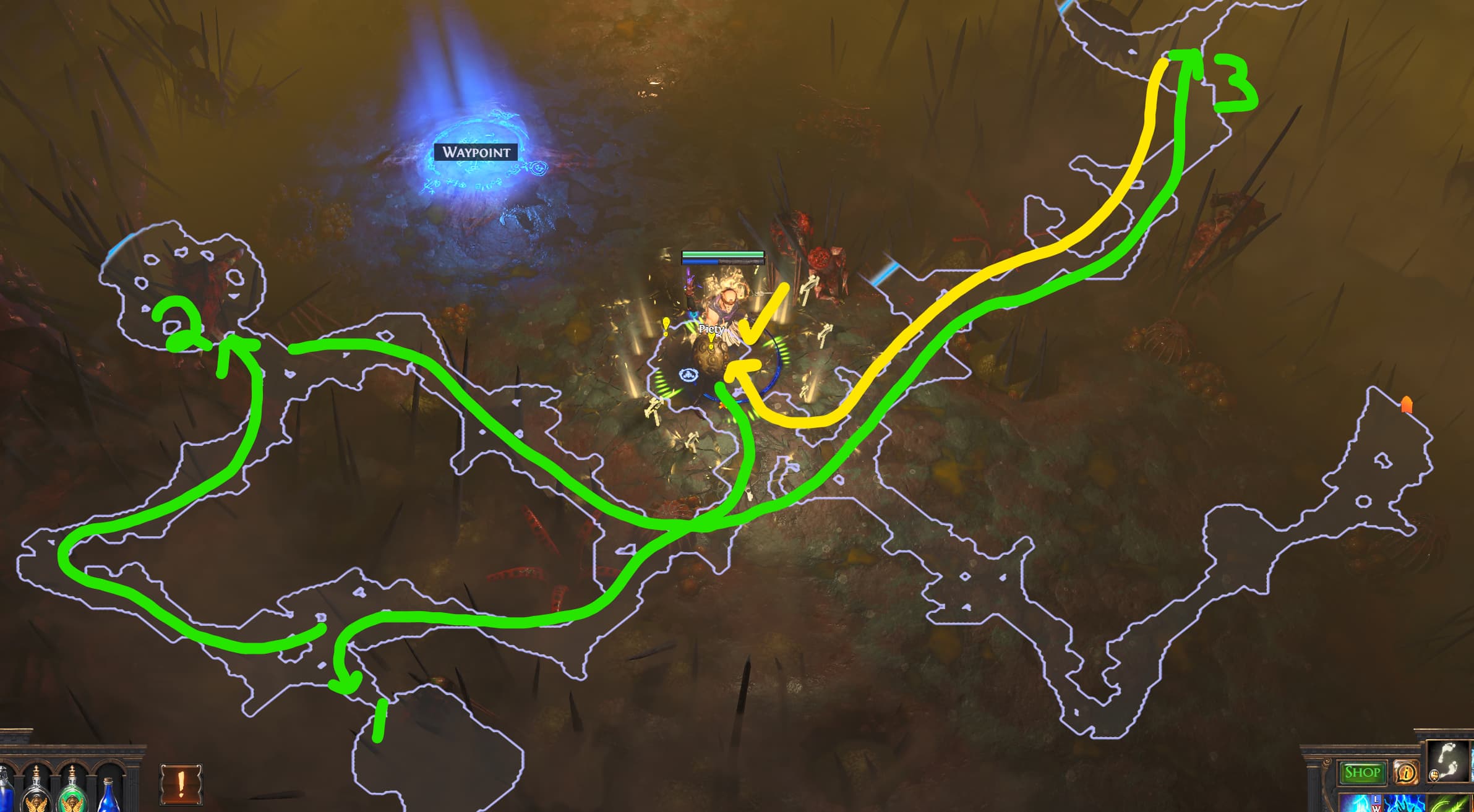Click the silver flask with golden wings emblem
This screenshot has width=1474, height=812.
click(x=36, y=798)
